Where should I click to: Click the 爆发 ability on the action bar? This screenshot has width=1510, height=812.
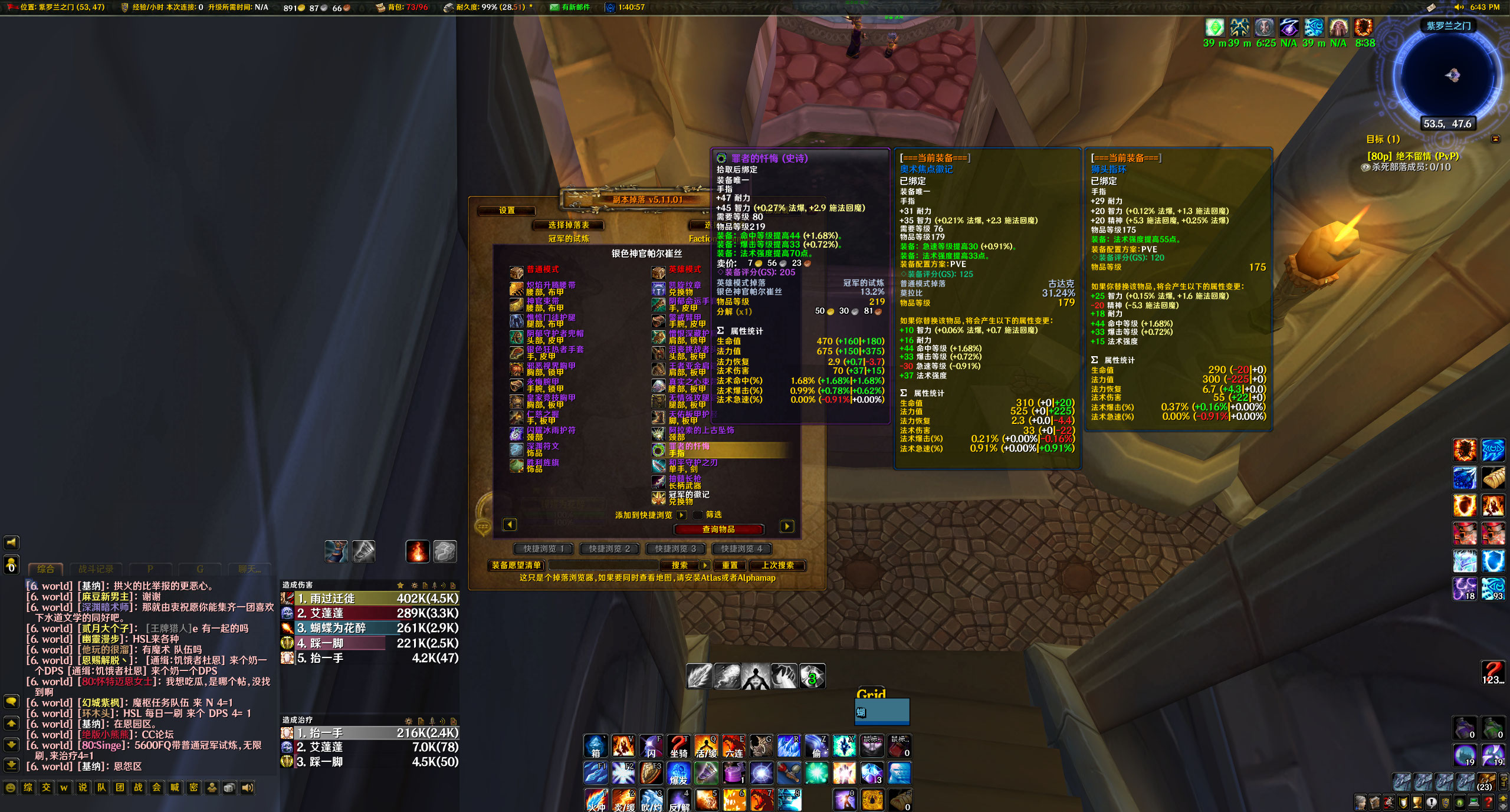679,773
